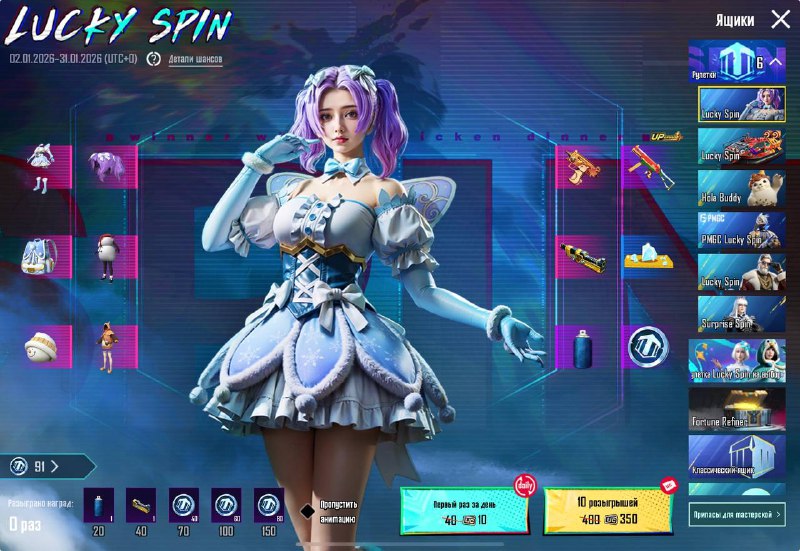The width and height of the screenshot is (800, 551).
Task: Preview the blue spray can prize
Action: (x=580, y=347)
